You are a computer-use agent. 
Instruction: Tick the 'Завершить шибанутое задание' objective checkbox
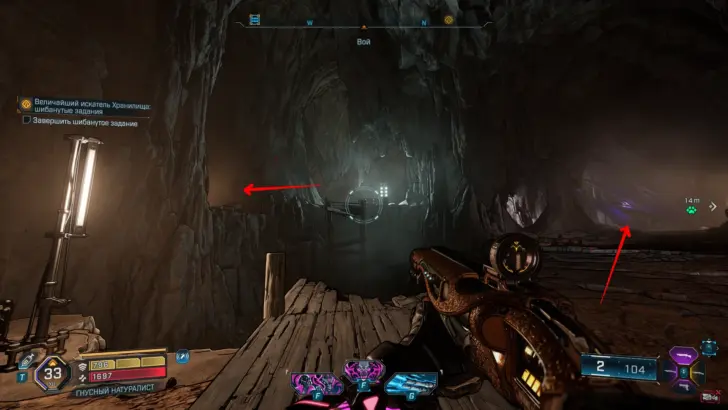(x=26, y=121)
